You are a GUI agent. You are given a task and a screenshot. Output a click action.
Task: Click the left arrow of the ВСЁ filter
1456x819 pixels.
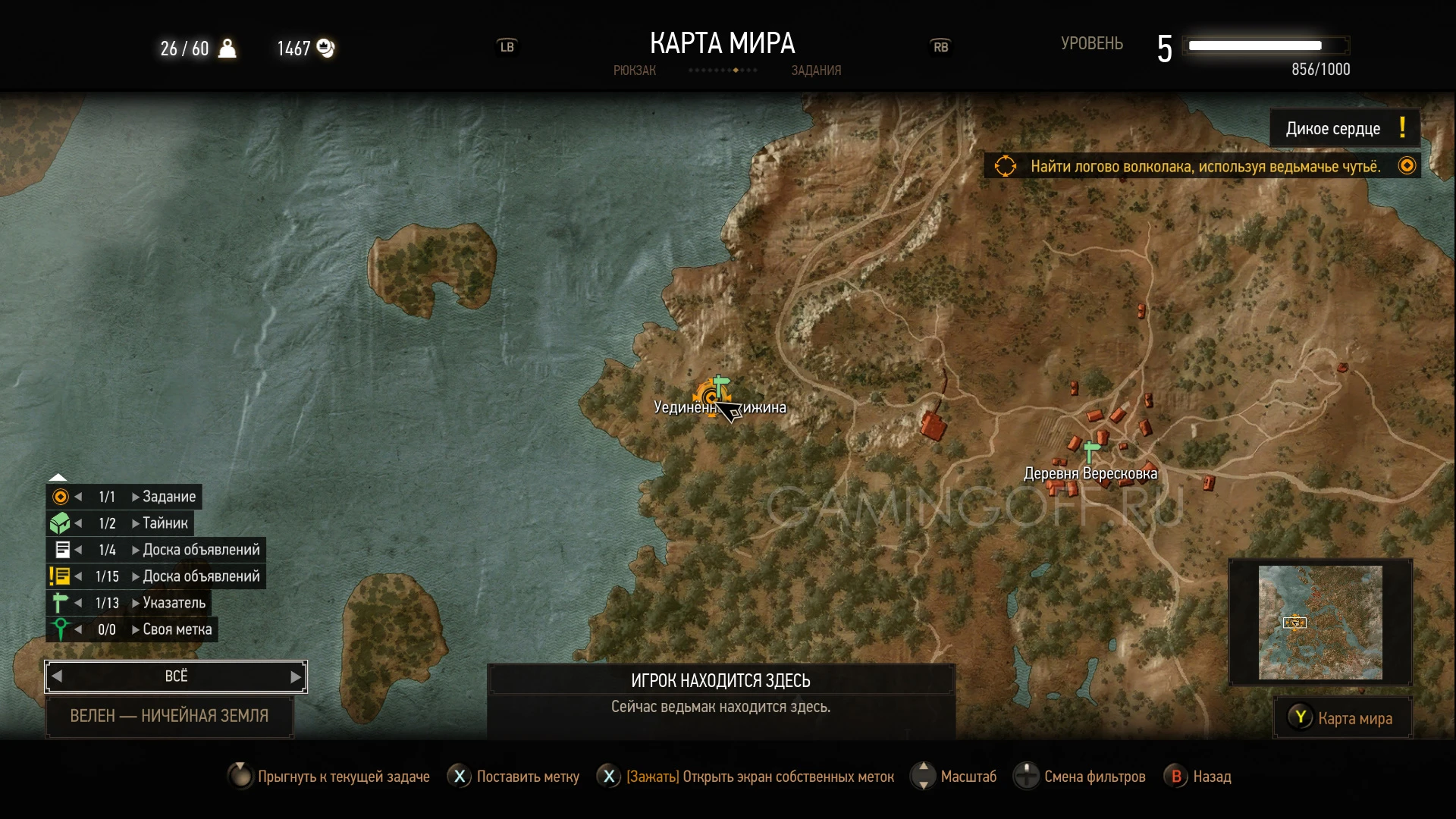[57, 677]
